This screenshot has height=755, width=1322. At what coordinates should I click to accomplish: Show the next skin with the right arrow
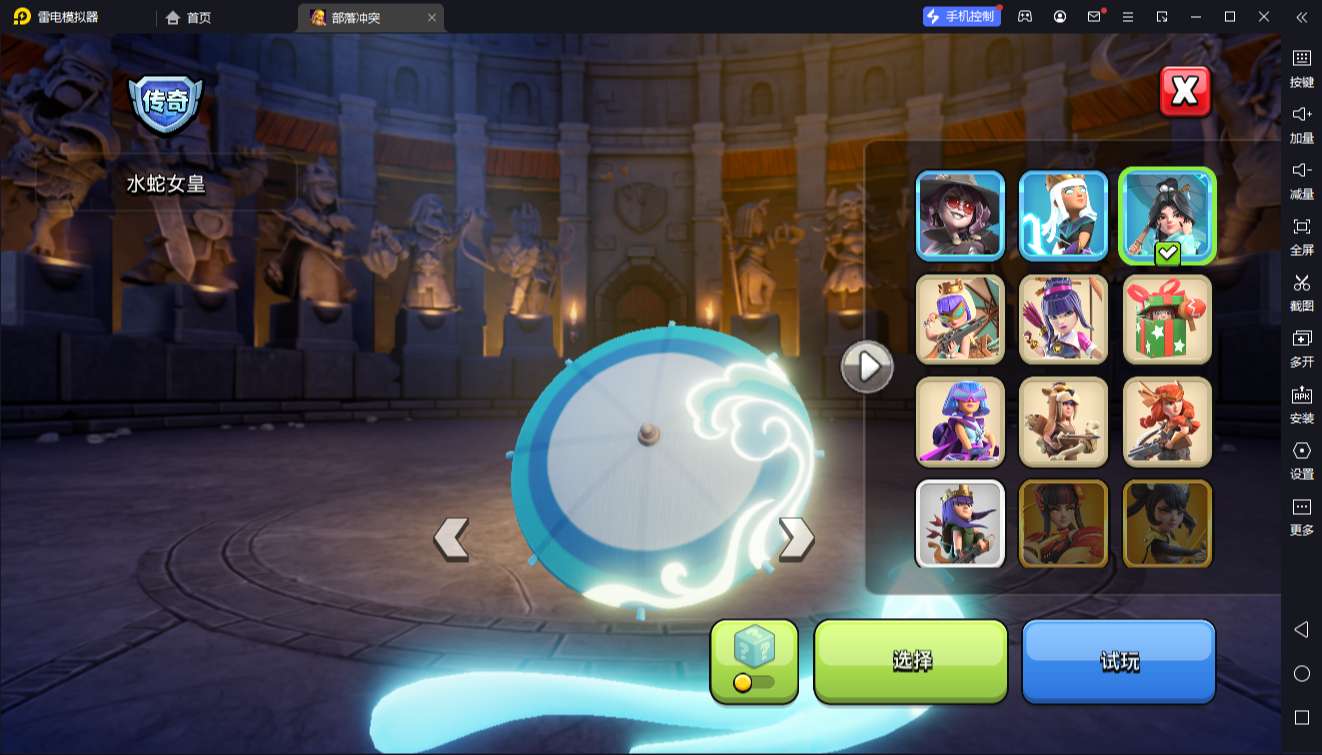tap(796, 539)
